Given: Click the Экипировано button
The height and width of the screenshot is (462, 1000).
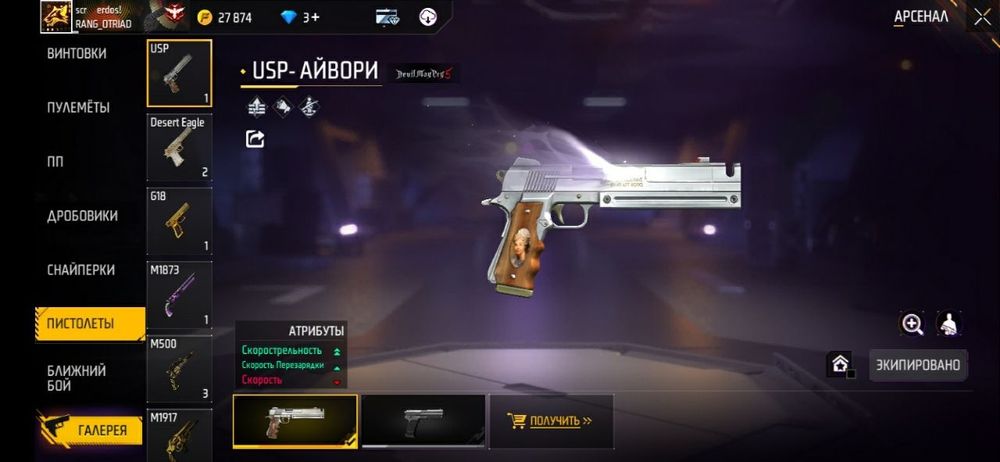Looking at the screenshot, I should [918, 365].
